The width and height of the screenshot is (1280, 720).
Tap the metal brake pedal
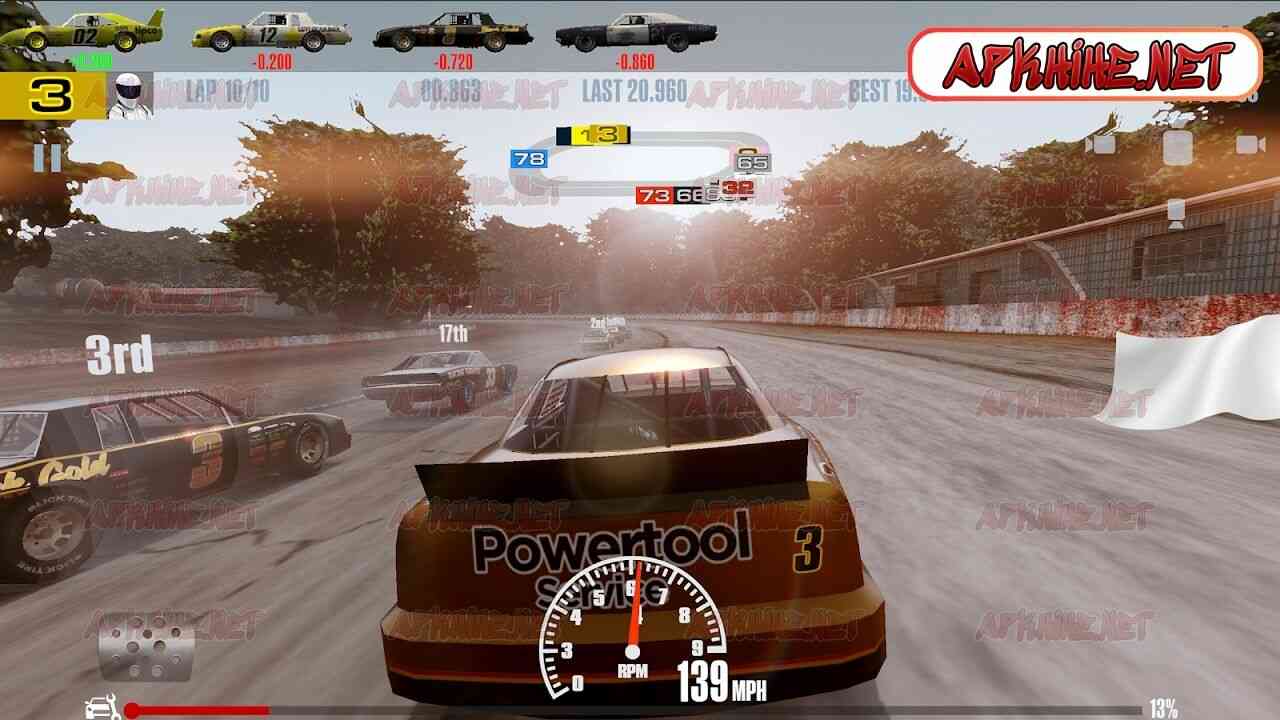coord(146,646)
